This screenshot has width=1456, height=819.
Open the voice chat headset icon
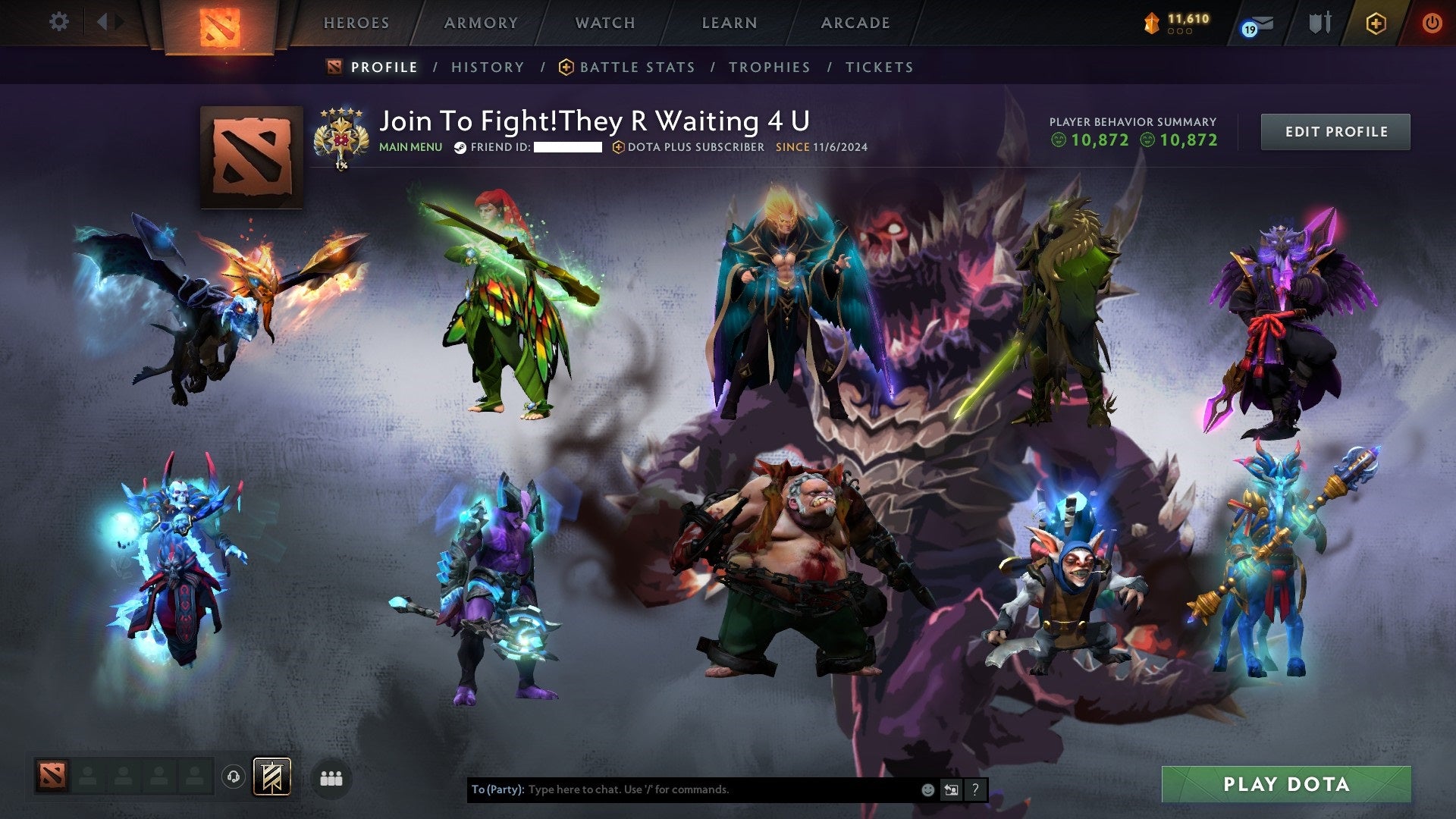(x=235, y=777)
